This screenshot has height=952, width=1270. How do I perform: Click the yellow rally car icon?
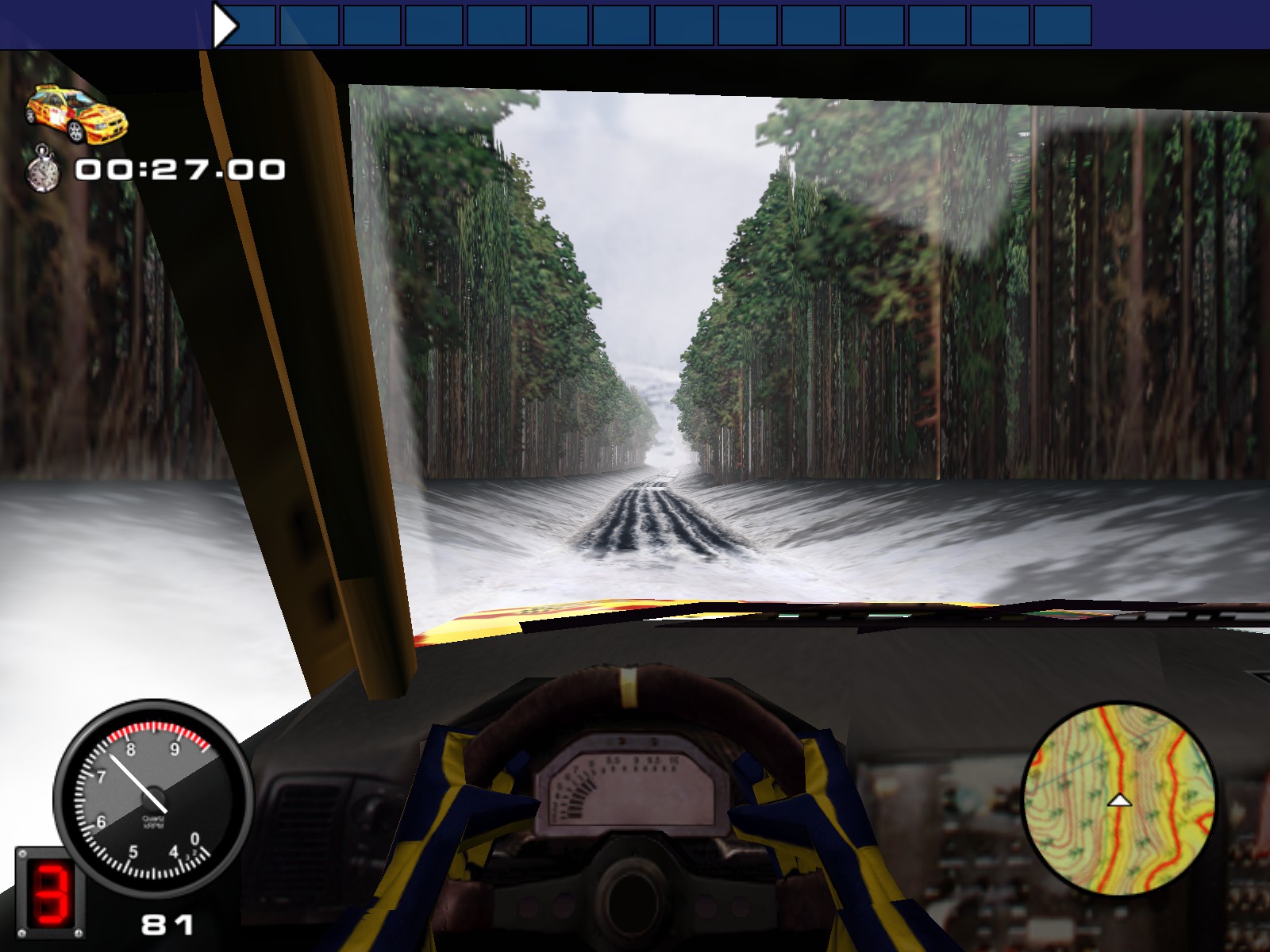[75, 115]
